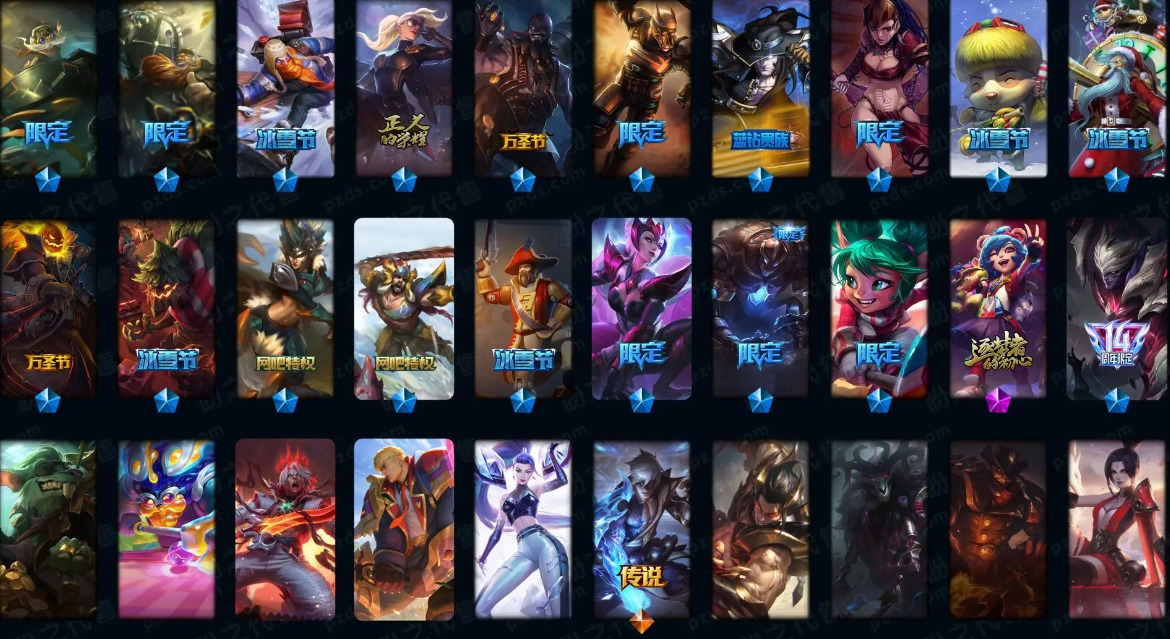Select the 14周年限定 skin card
Screen dimensions: 1170x639
click(x=1116, y=308)
